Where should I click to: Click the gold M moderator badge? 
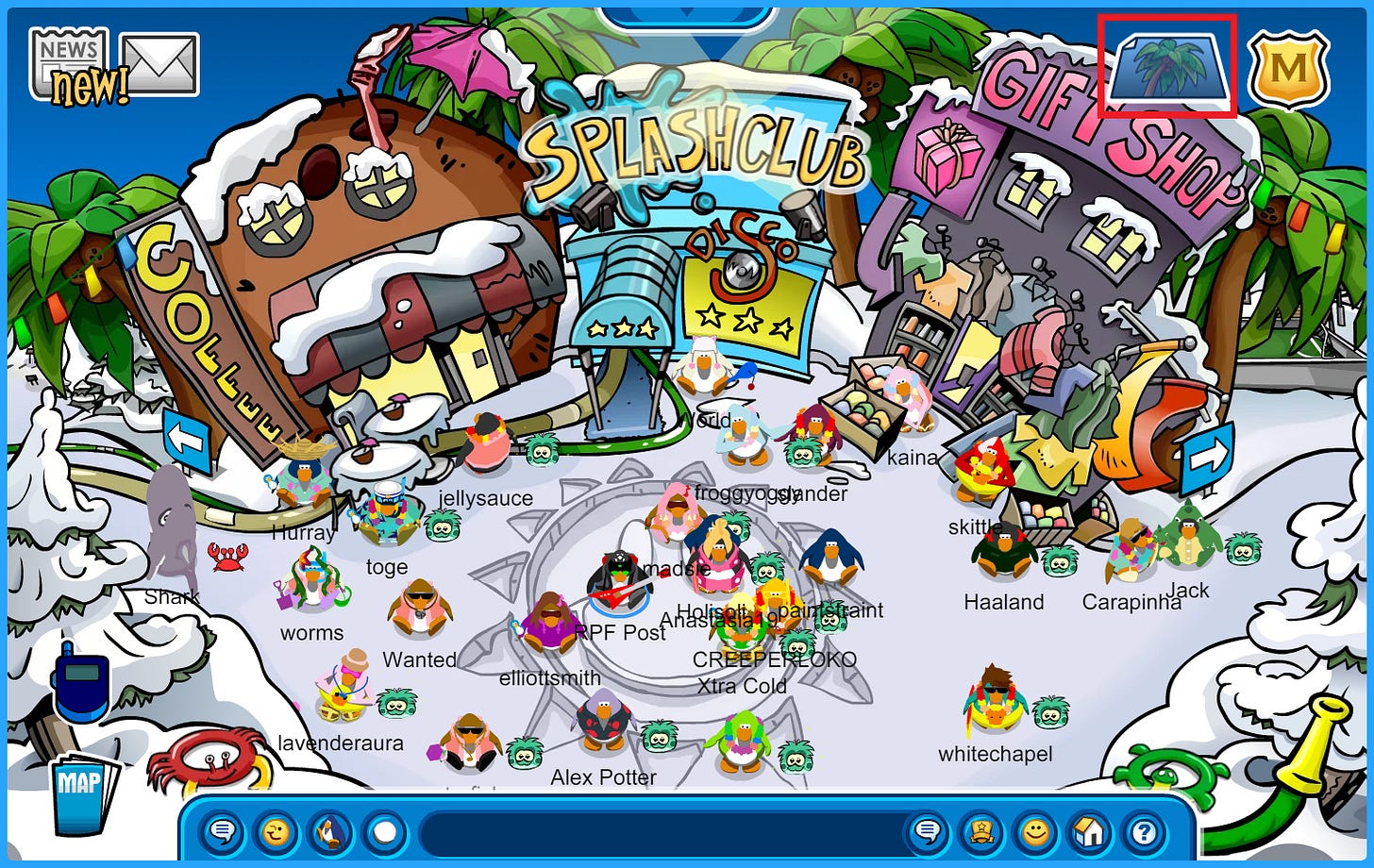1289,68
